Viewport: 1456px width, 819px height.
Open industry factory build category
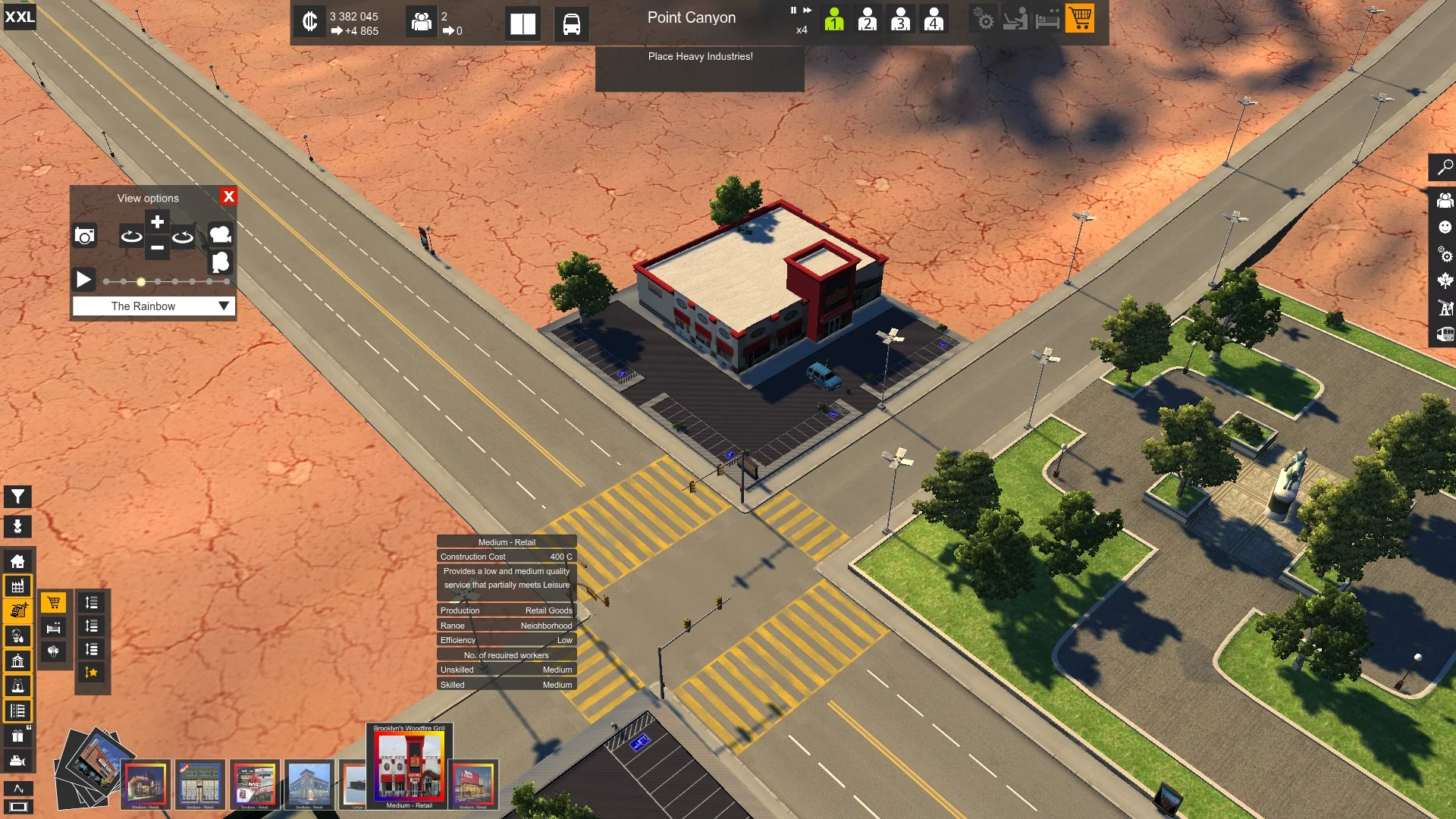(x=17, y=586)
